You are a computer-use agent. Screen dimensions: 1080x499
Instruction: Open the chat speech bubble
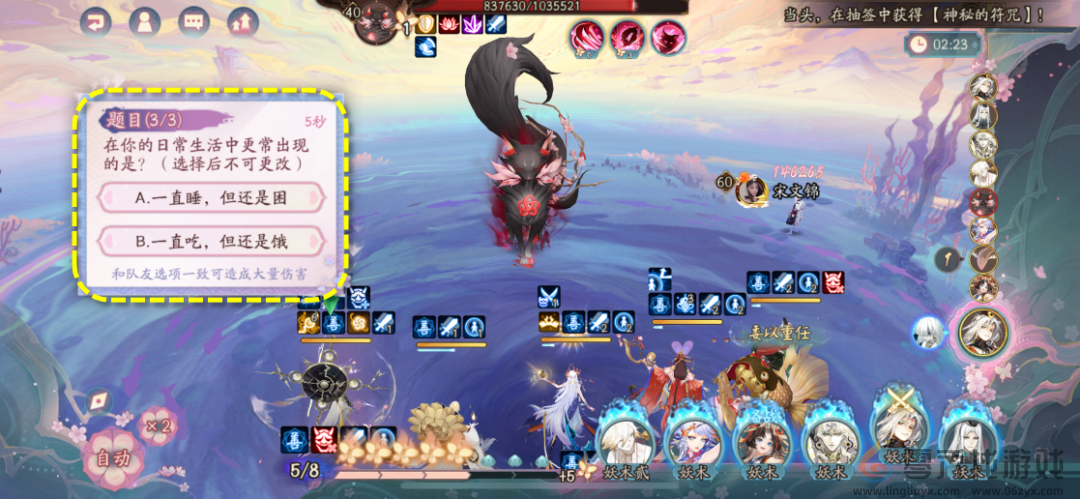click(x=195, y=20)
